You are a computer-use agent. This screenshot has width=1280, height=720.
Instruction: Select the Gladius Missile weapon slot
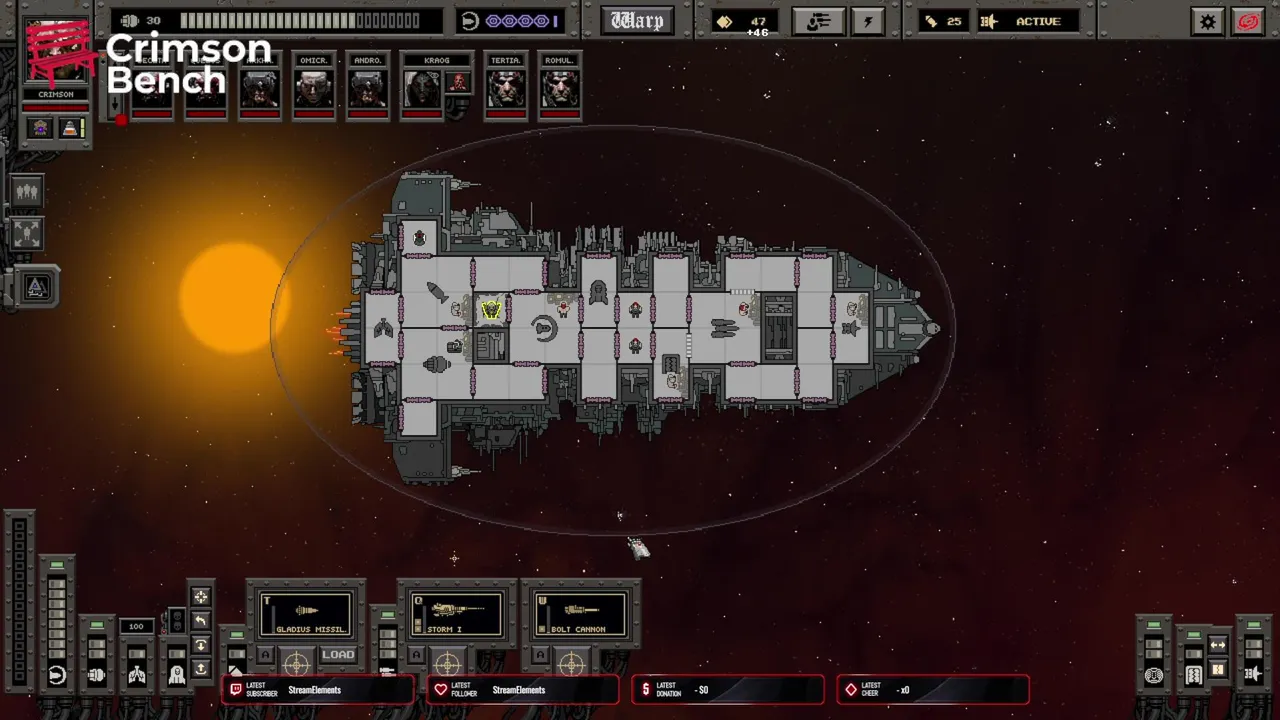[x=306, y=614]
